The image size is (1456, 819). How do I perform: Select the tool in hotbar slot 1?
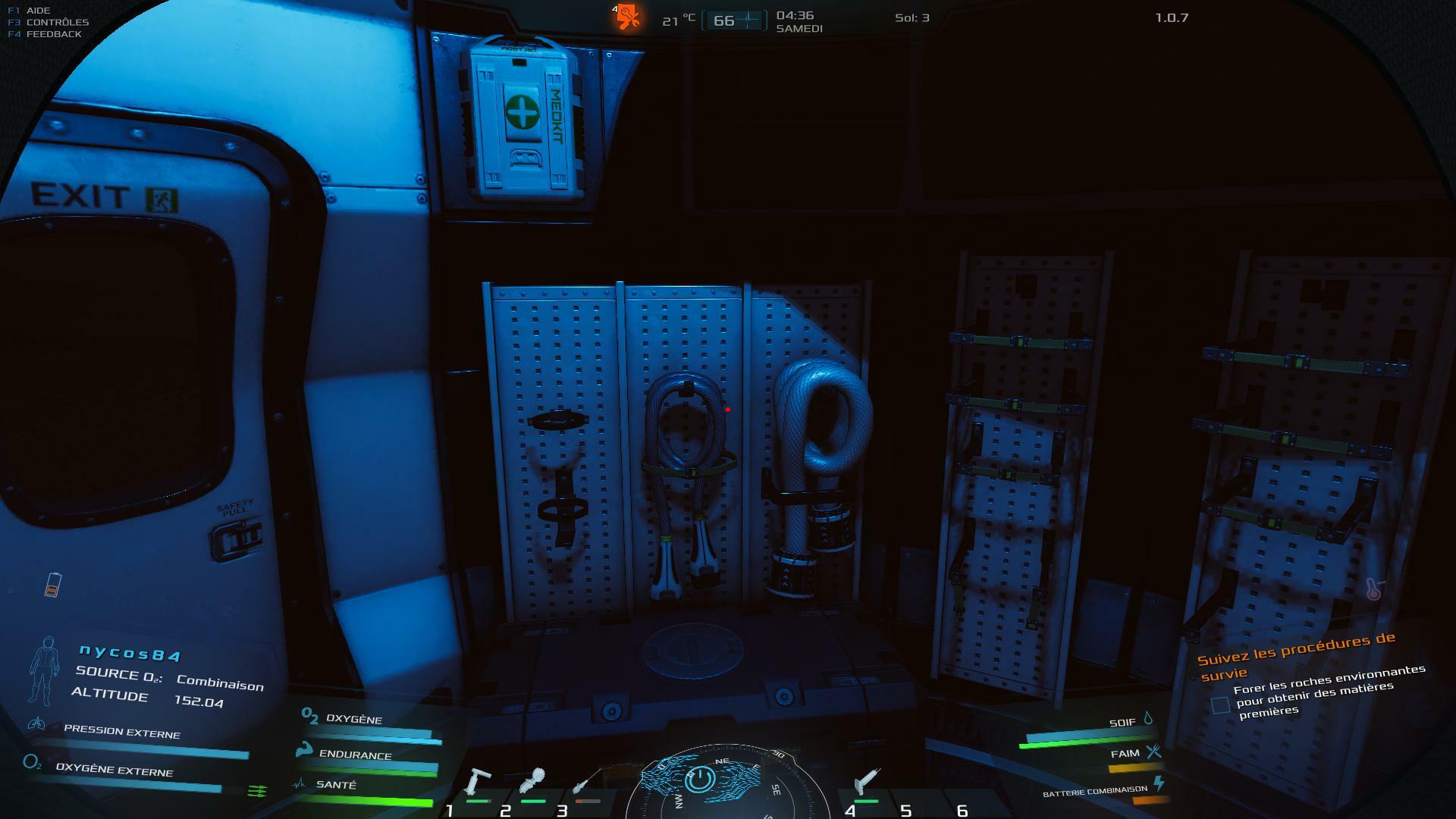click(479, 781)
